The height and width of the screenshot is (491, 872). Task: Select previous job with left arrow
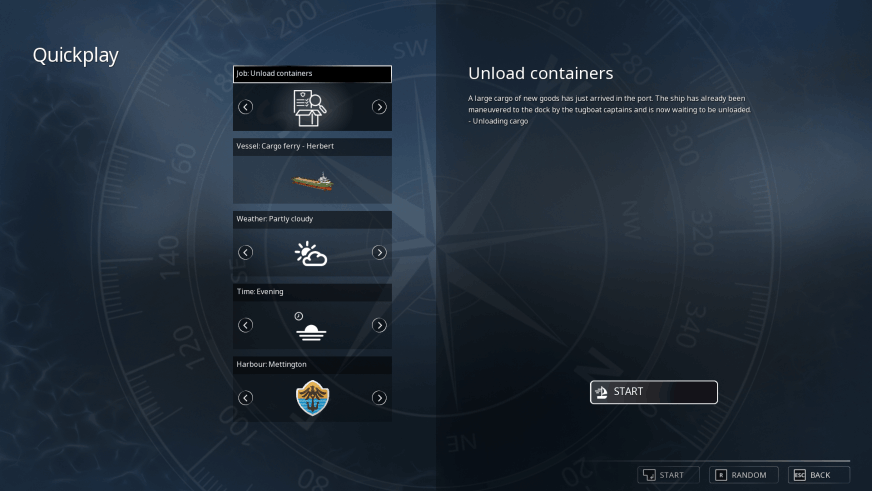[246, 107]
